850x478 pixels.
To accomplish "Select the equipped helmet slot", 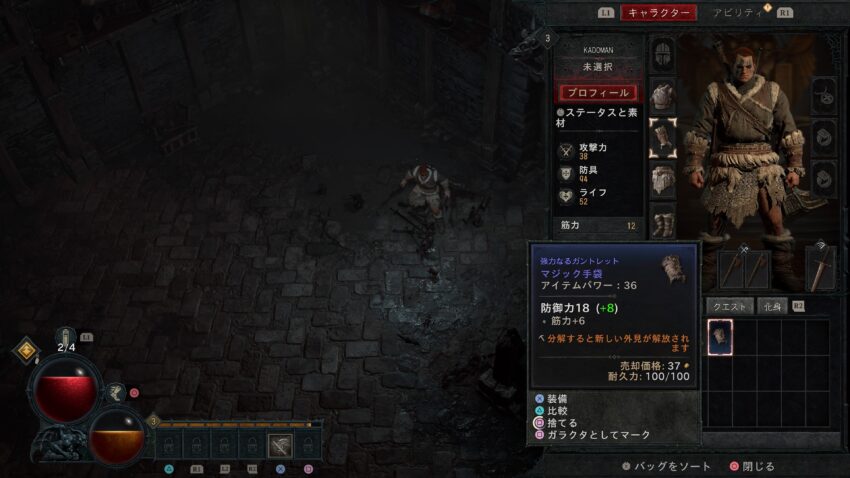I will pos(662,54).
